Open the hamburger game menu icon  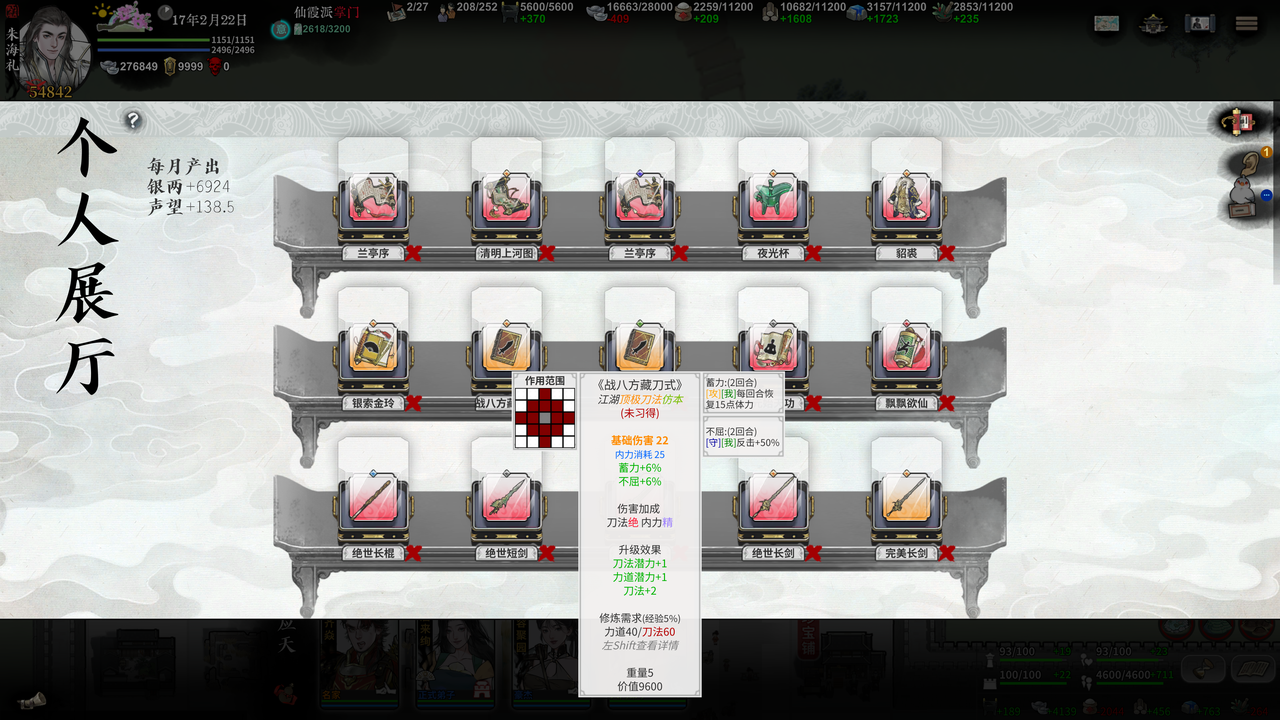pyautogui.click(x=1245, y=22)
